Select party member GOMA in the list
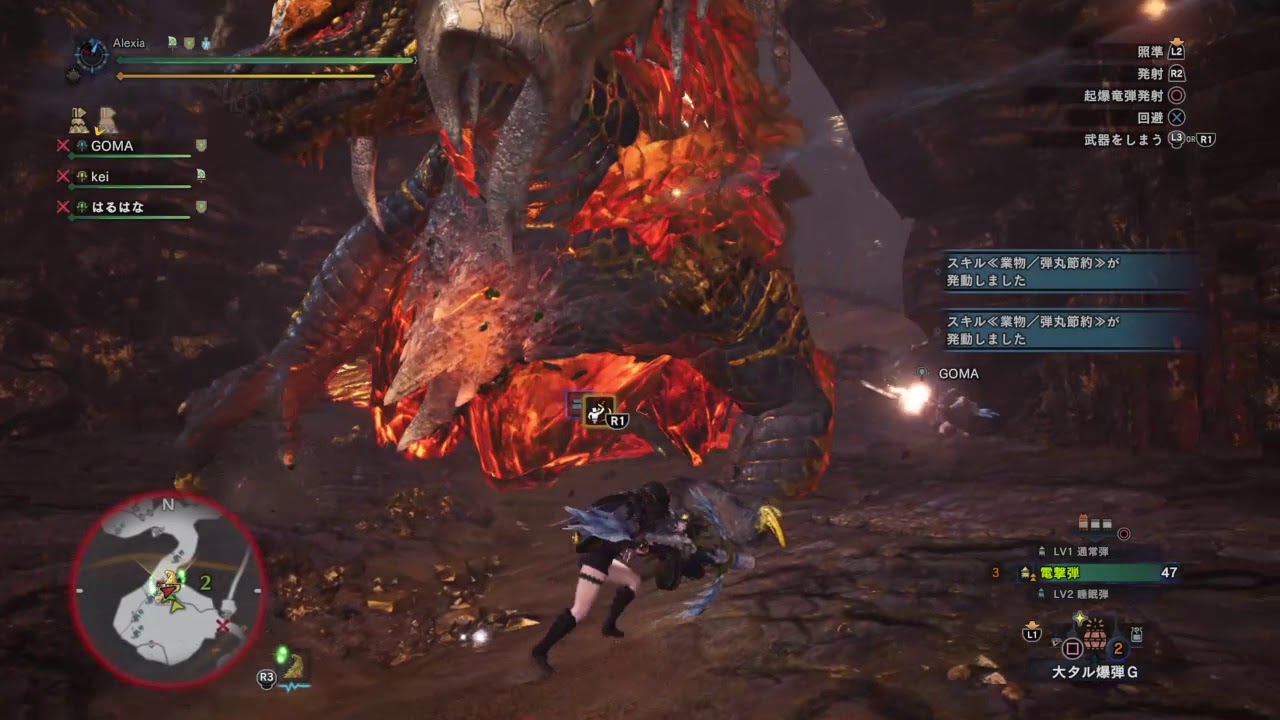1280x720 pixels. tap(112, 146)
